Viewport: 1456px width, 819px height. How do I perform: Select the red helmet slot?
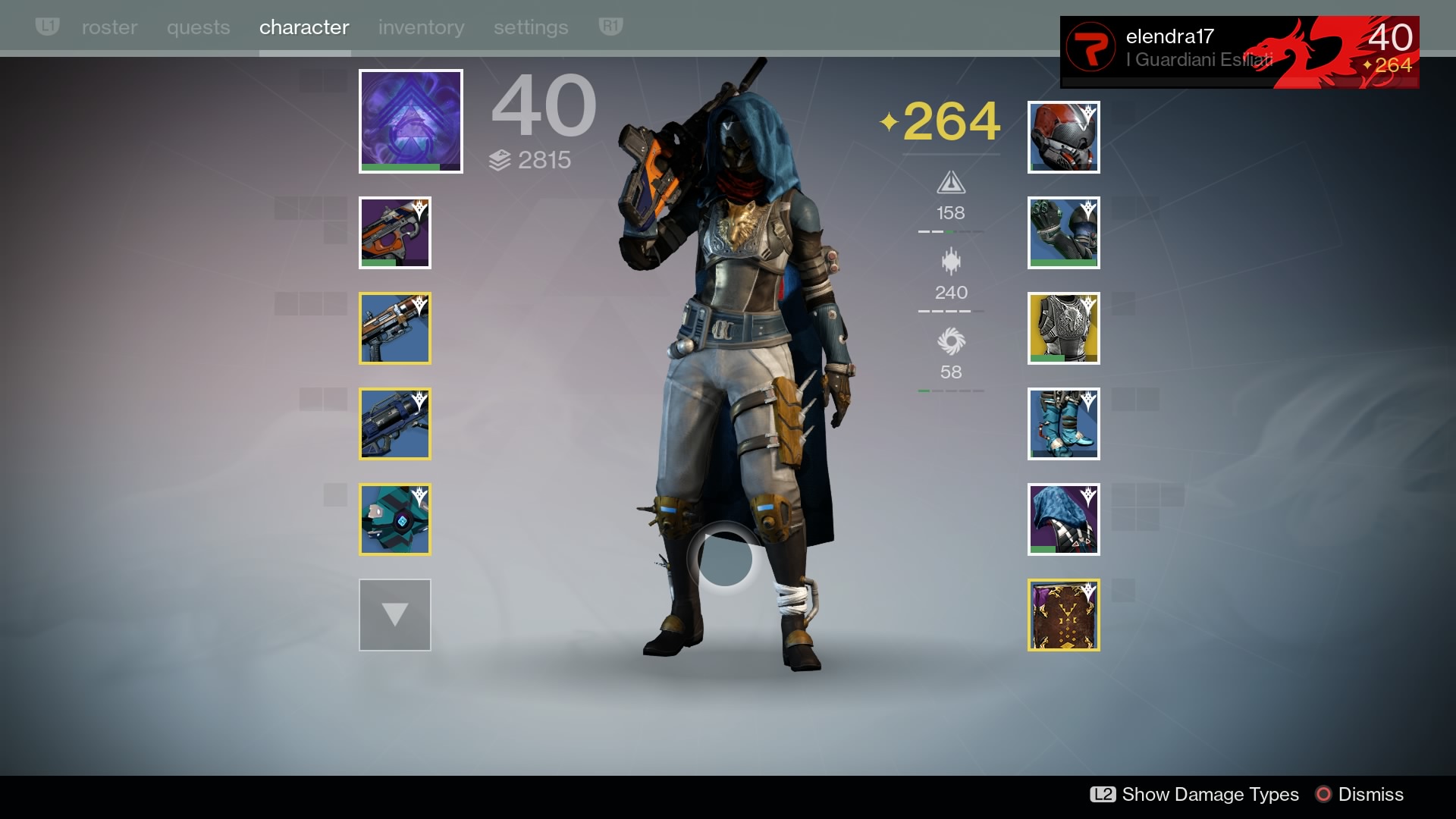[1063, 137]
